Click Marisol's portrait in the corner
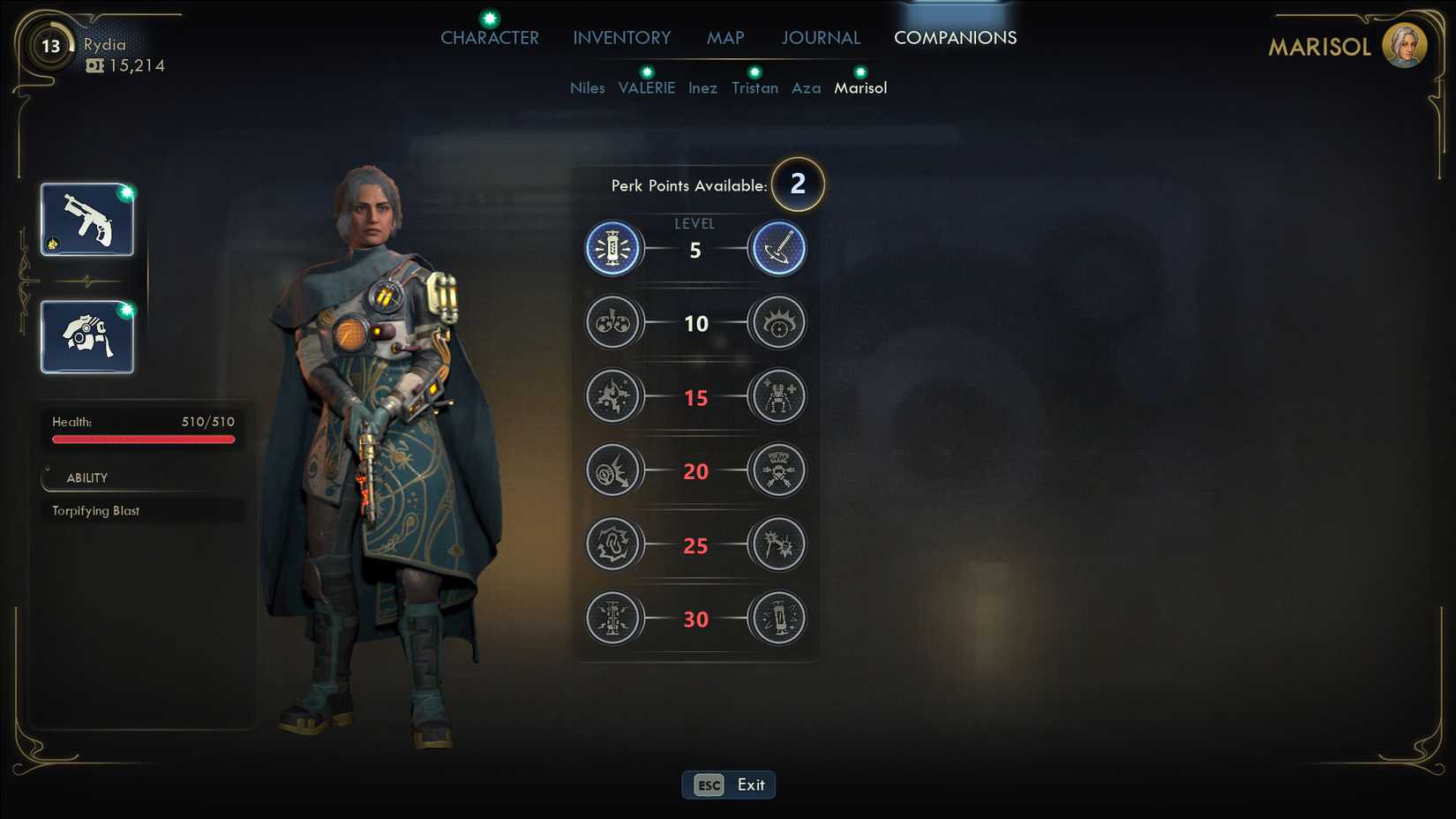This screenshot has height=819, width=1456. pyautogui.click(x=1404, y=46)
